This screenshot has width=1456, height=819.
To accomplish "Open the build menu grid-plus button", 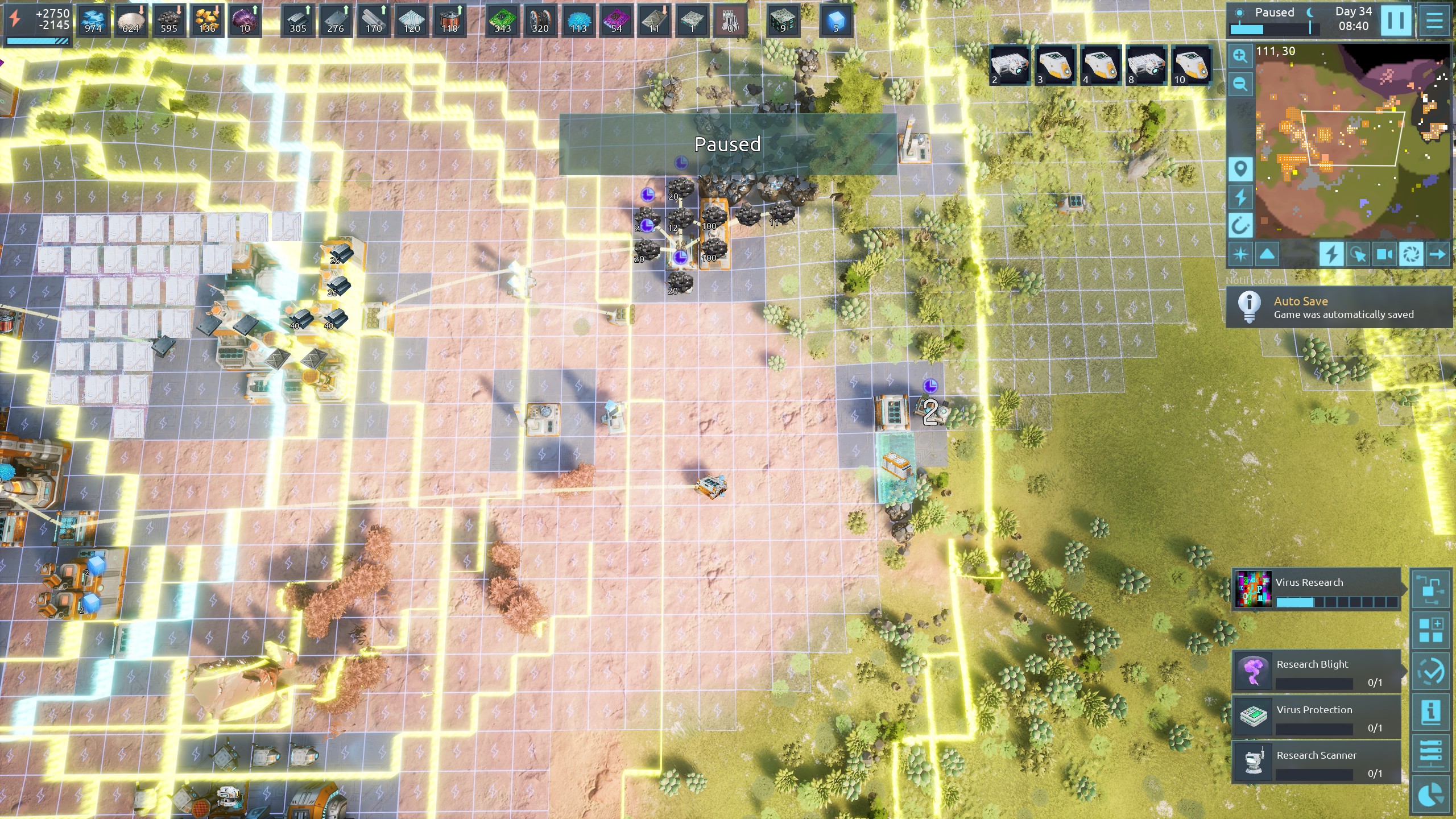I will point(1430,630).
